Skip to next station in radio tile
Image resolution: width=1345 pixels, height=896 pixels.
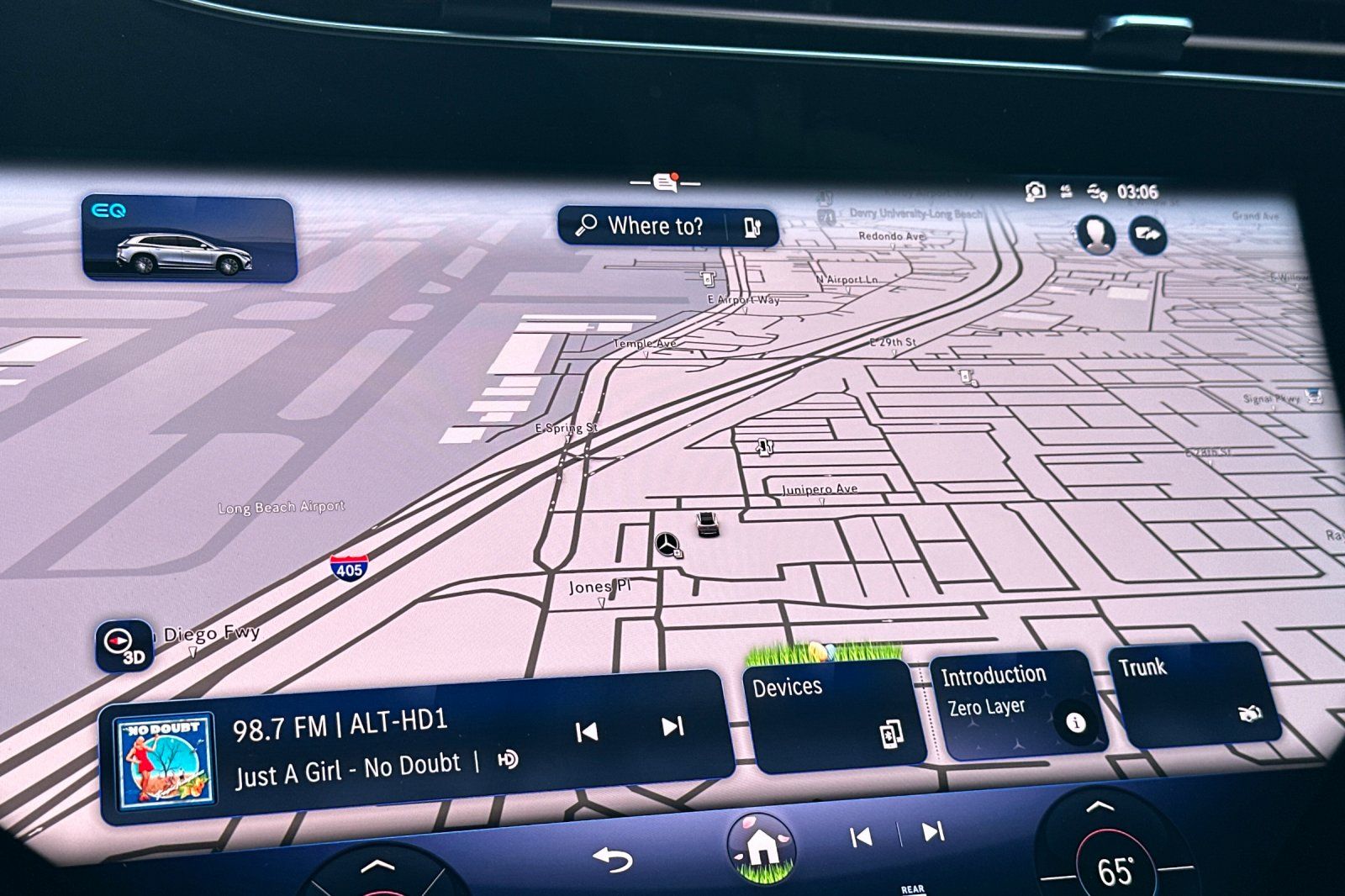pyautogui.click(x=672, y=726)
